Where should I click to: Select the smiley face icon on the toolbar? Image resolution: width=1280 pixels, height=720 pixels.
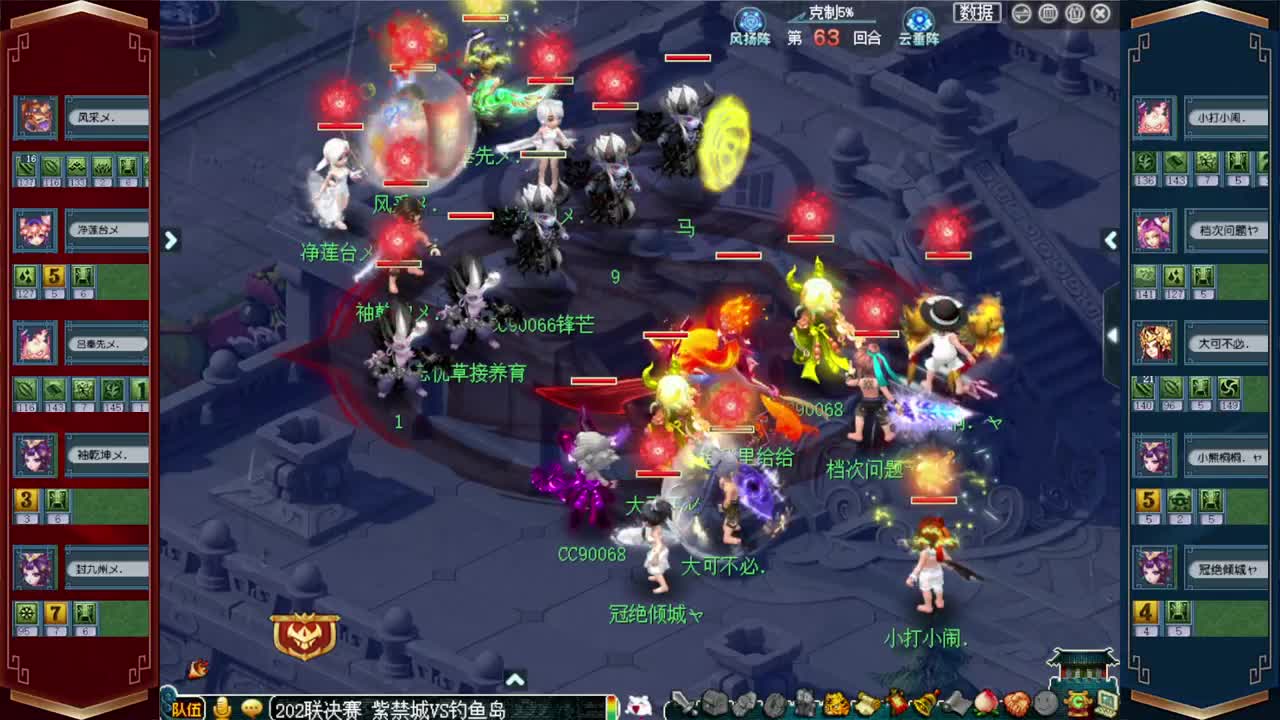pyautogui.click(x=1046, y=707)
